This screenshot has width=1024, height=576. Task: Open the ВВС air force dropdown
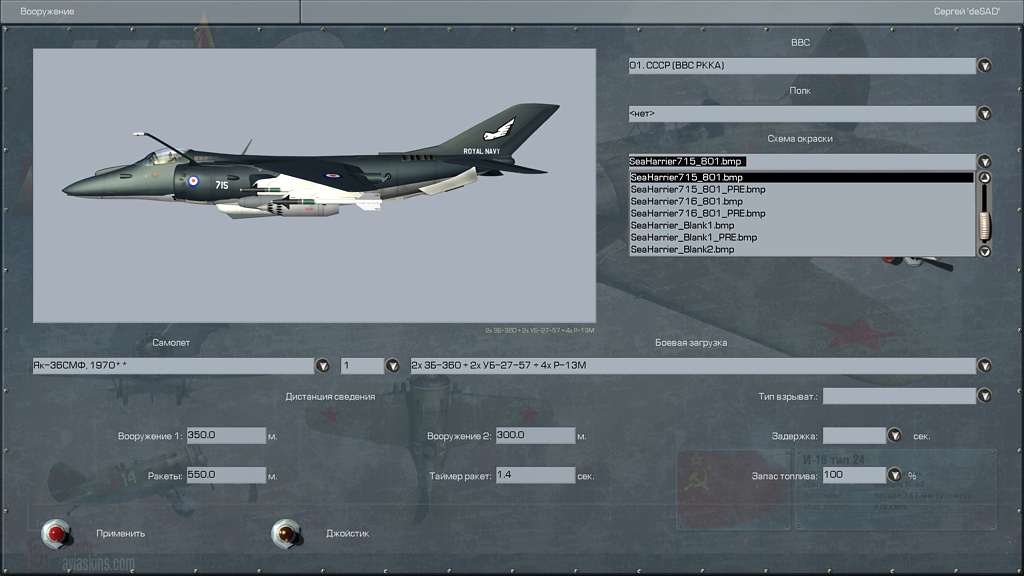click(x=984, y=66)
